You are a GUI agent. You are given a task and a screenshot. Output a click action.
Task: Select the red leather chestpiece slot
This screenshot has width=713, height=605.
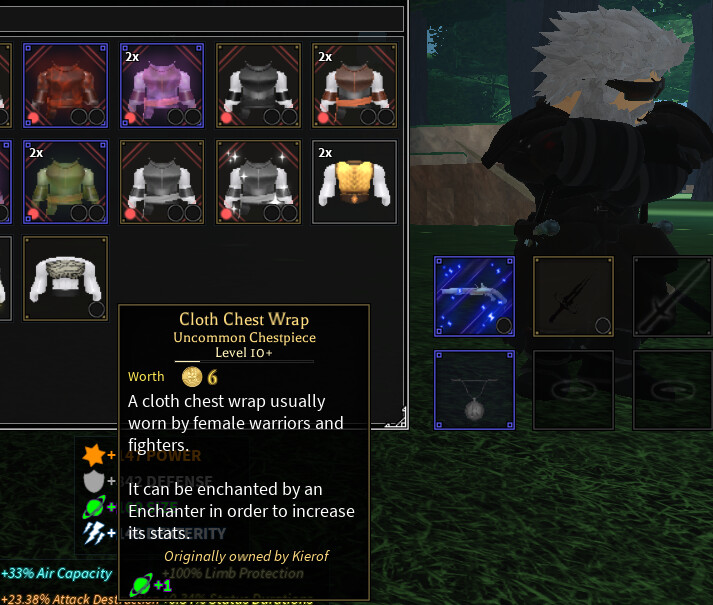pyautogui.click(x=66, y=85)
